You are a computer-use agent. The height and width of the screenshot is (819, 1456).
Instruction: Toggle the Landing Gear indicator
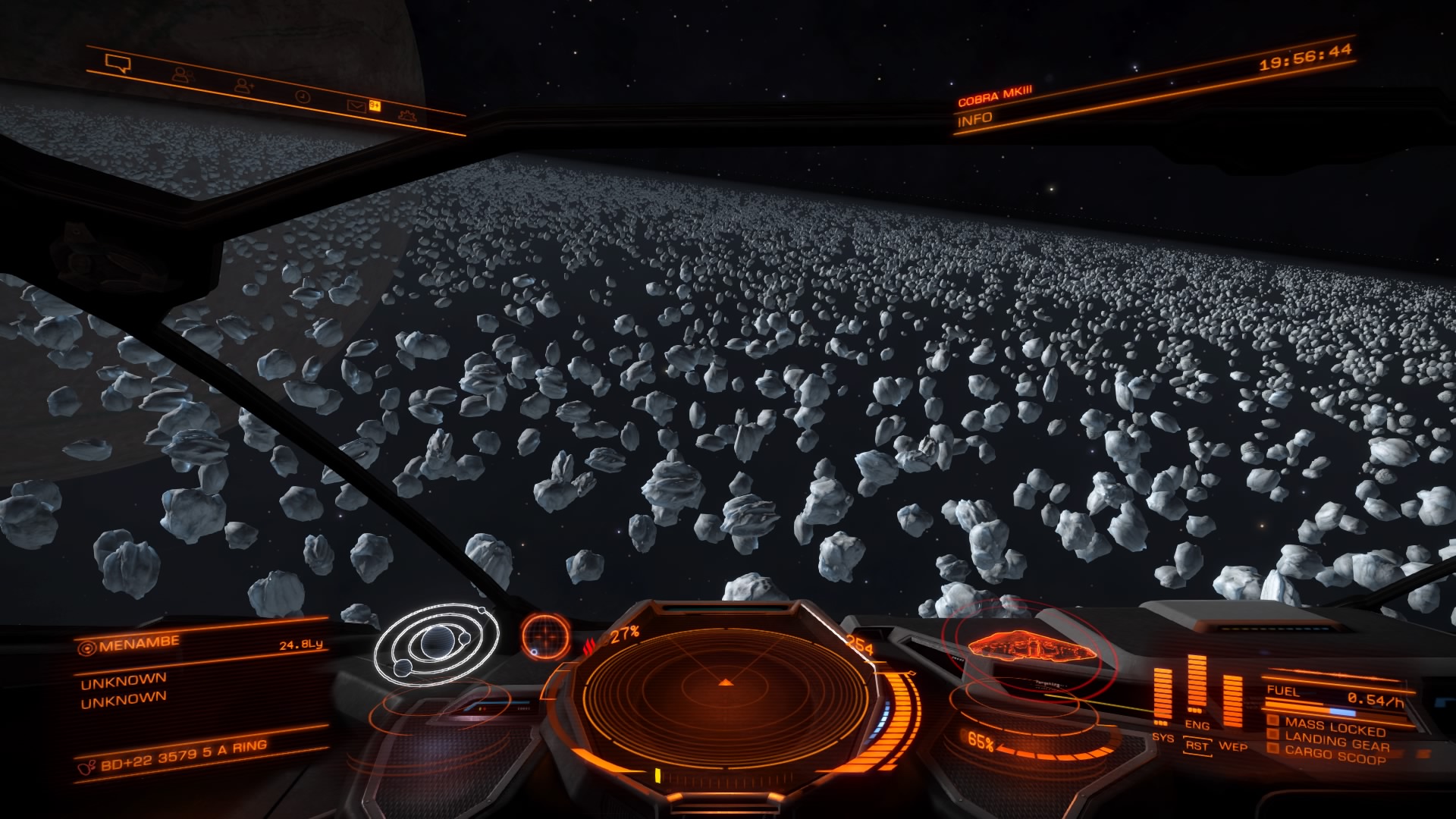tap(1336, 741)
